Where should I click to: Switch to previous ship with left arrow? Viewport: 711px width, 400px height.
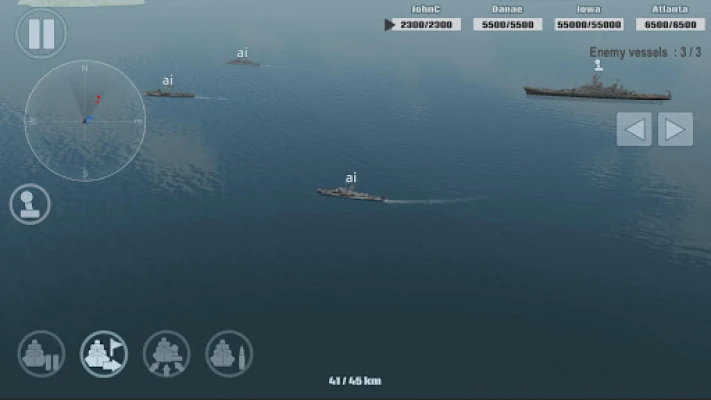[634, 129]
